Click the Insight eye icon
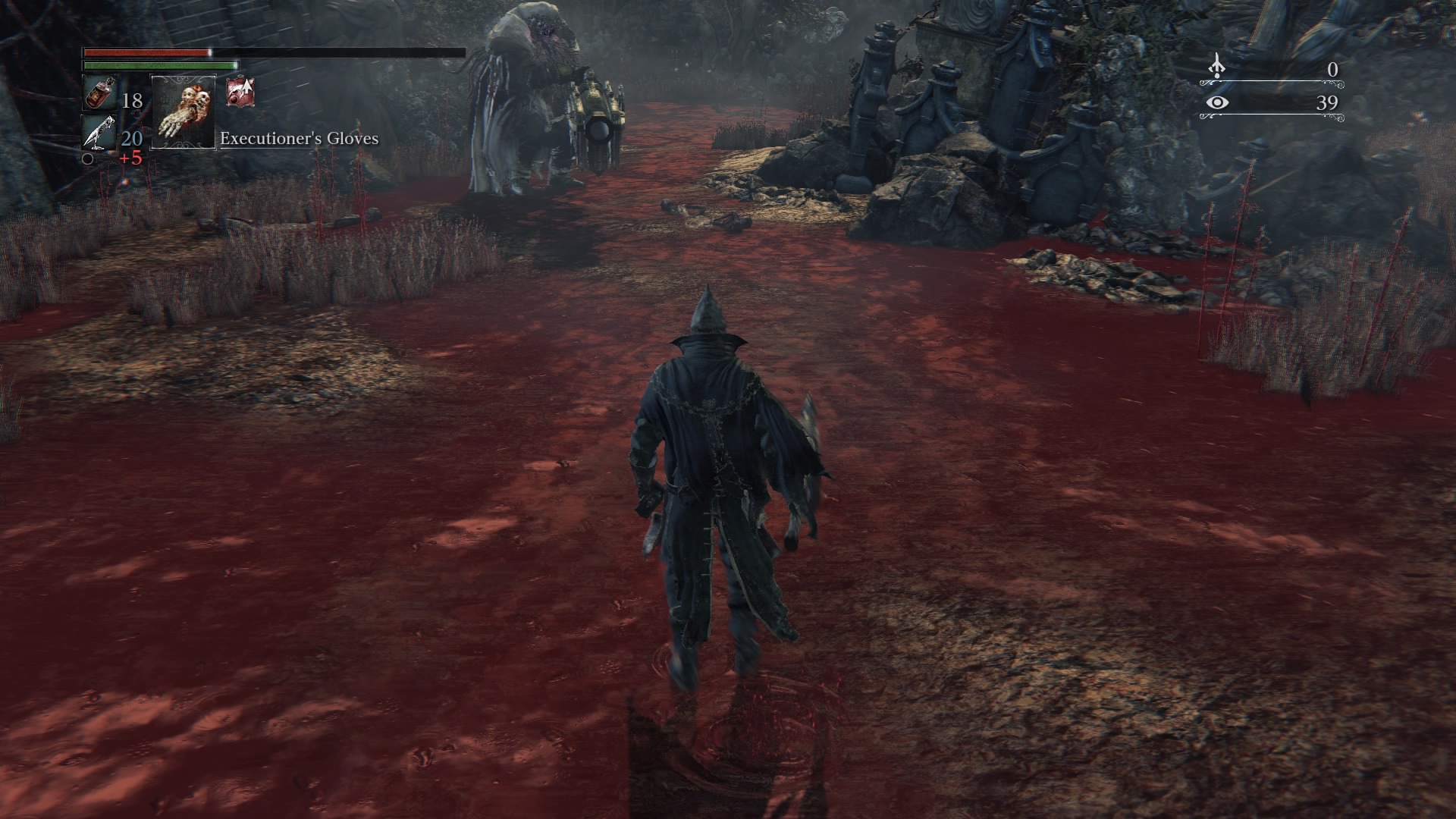Screen dimensions: 1456x819 click(x=1216, y=102)
